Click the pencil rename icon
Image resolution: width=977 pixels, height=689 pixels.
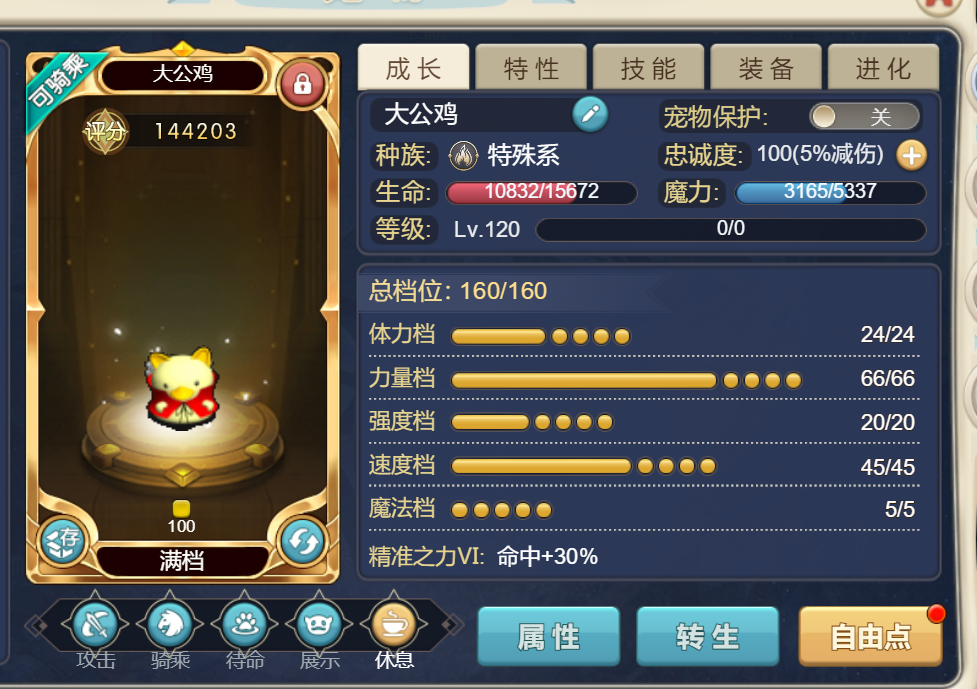point(590,115)
